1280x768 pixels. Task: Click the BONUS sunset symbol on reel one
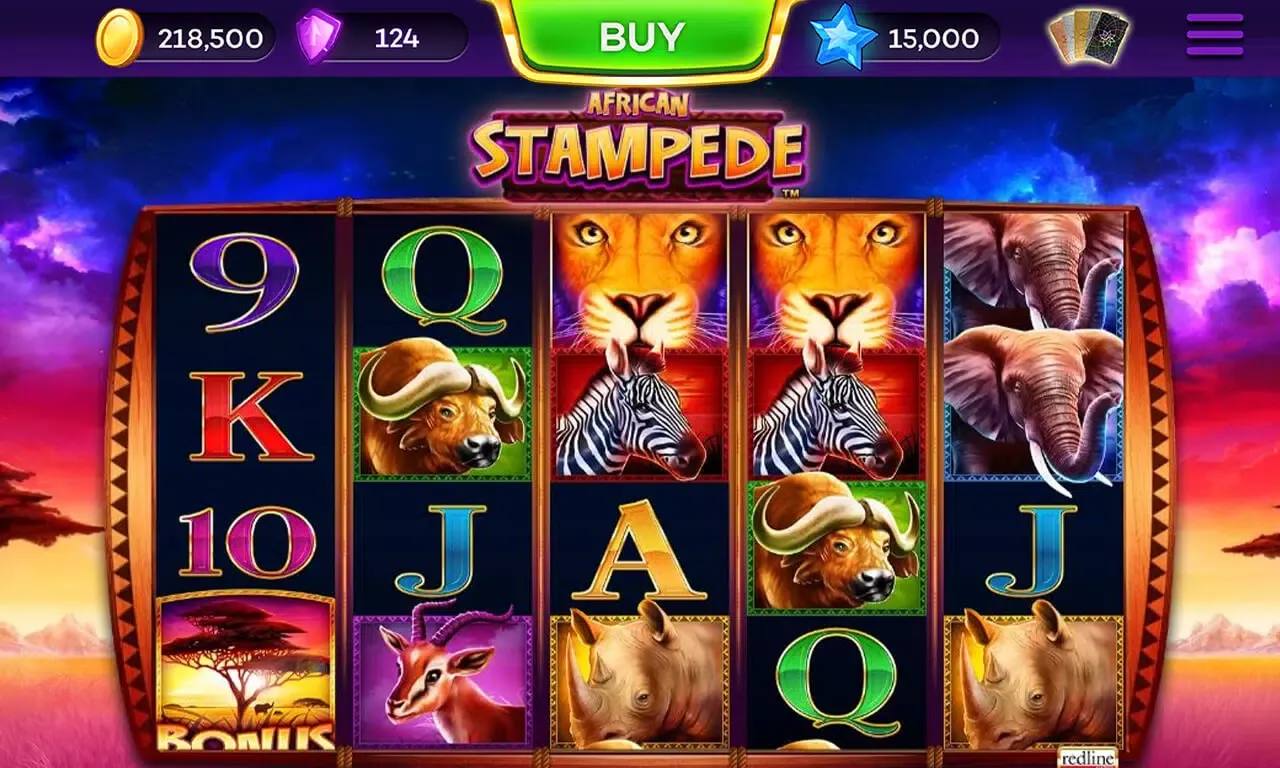click(245, 680)
